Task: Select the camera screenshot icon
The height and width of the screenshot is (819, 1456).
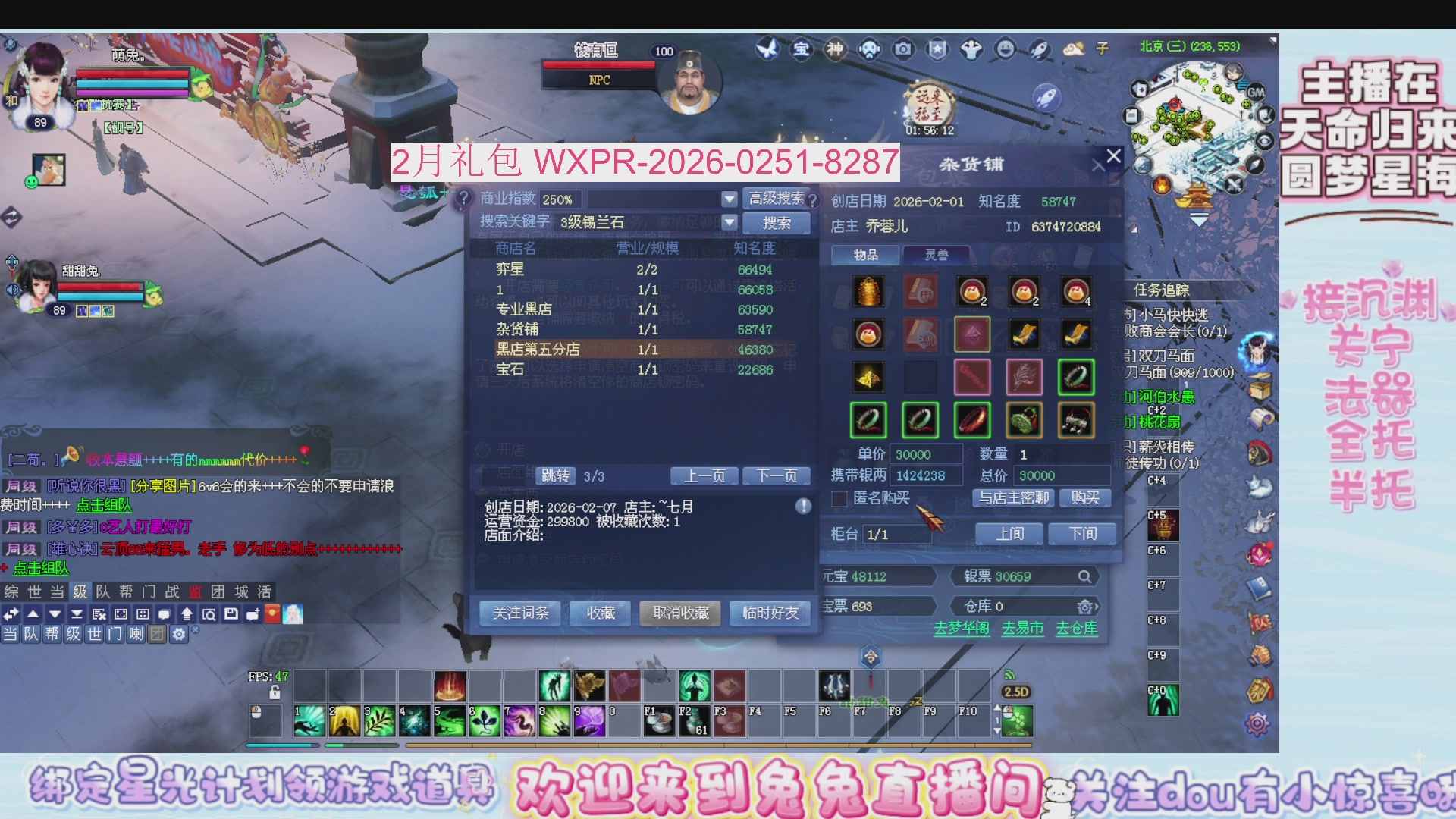Action: (x=902, y=49)
